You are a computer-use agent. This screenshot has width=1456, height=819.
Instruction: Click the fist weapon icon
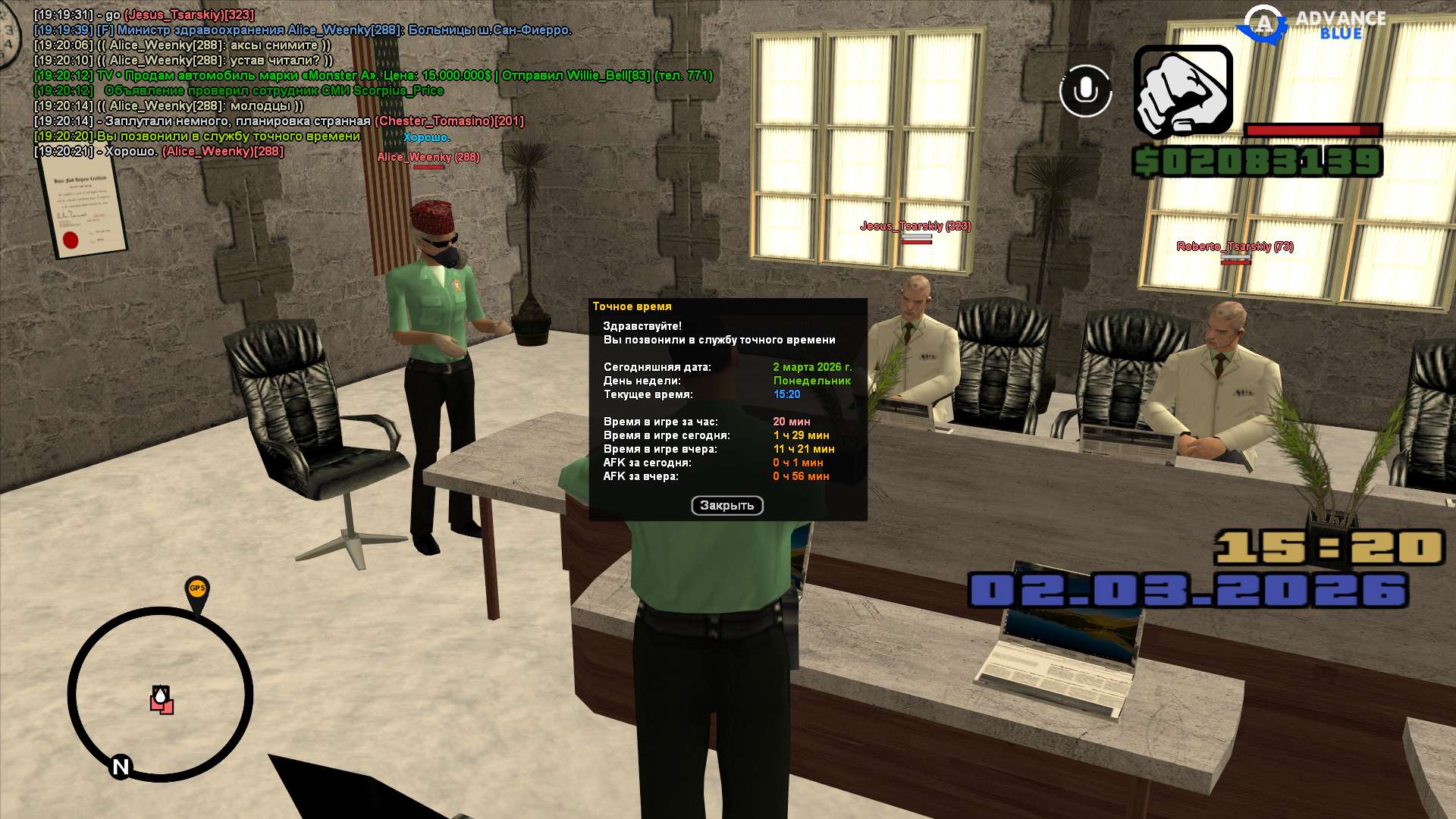1183,91
